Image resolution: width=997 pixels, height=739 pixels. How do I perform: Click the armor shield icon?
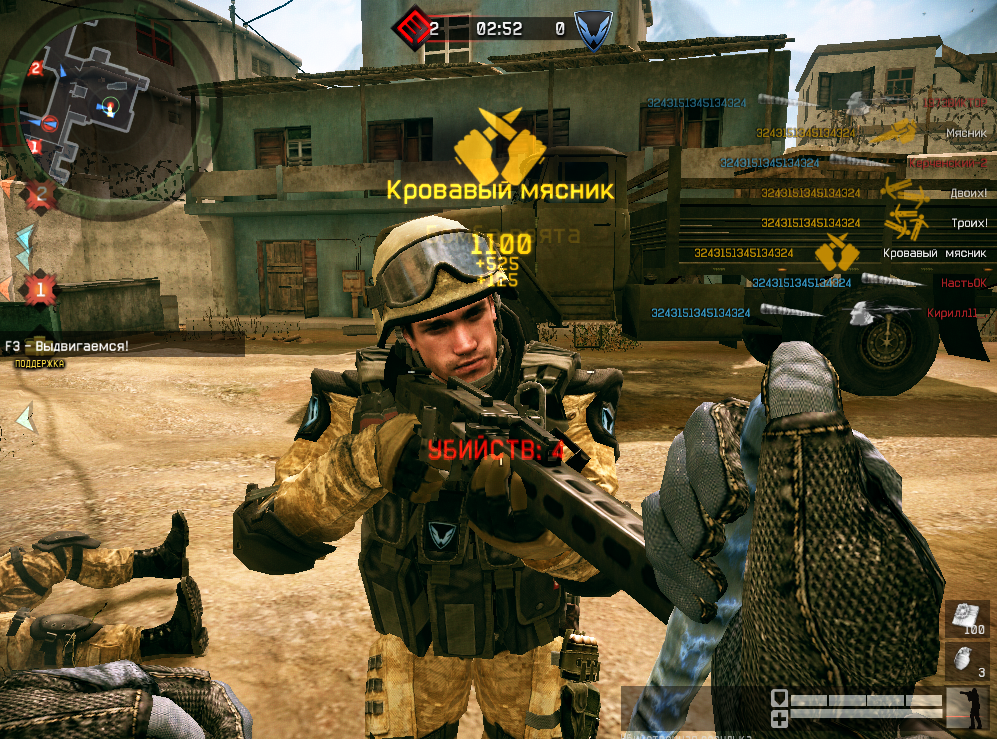point(780,699)
